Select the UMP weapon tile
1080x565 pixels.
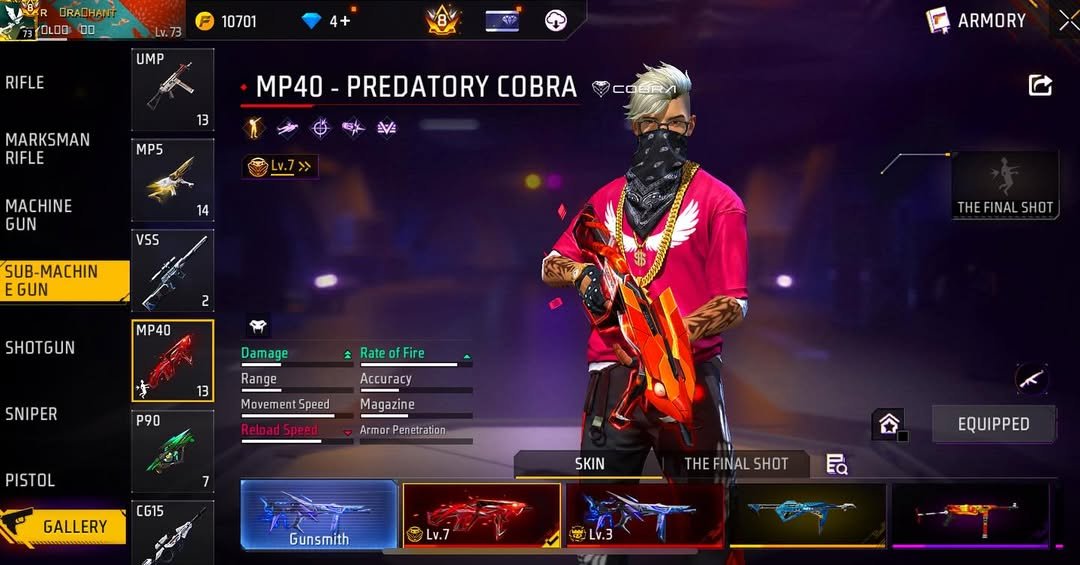point(172,90)
